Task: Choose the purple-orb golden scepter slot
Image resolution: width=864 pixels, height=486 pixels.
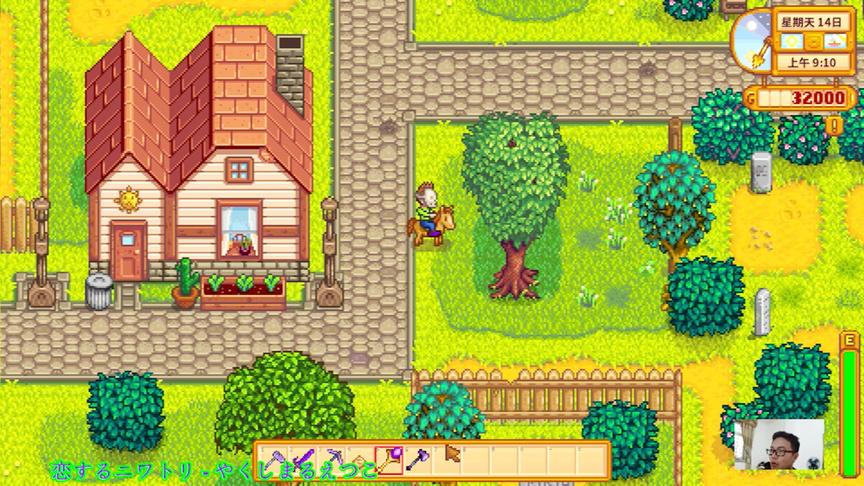Action: point(389,459)
